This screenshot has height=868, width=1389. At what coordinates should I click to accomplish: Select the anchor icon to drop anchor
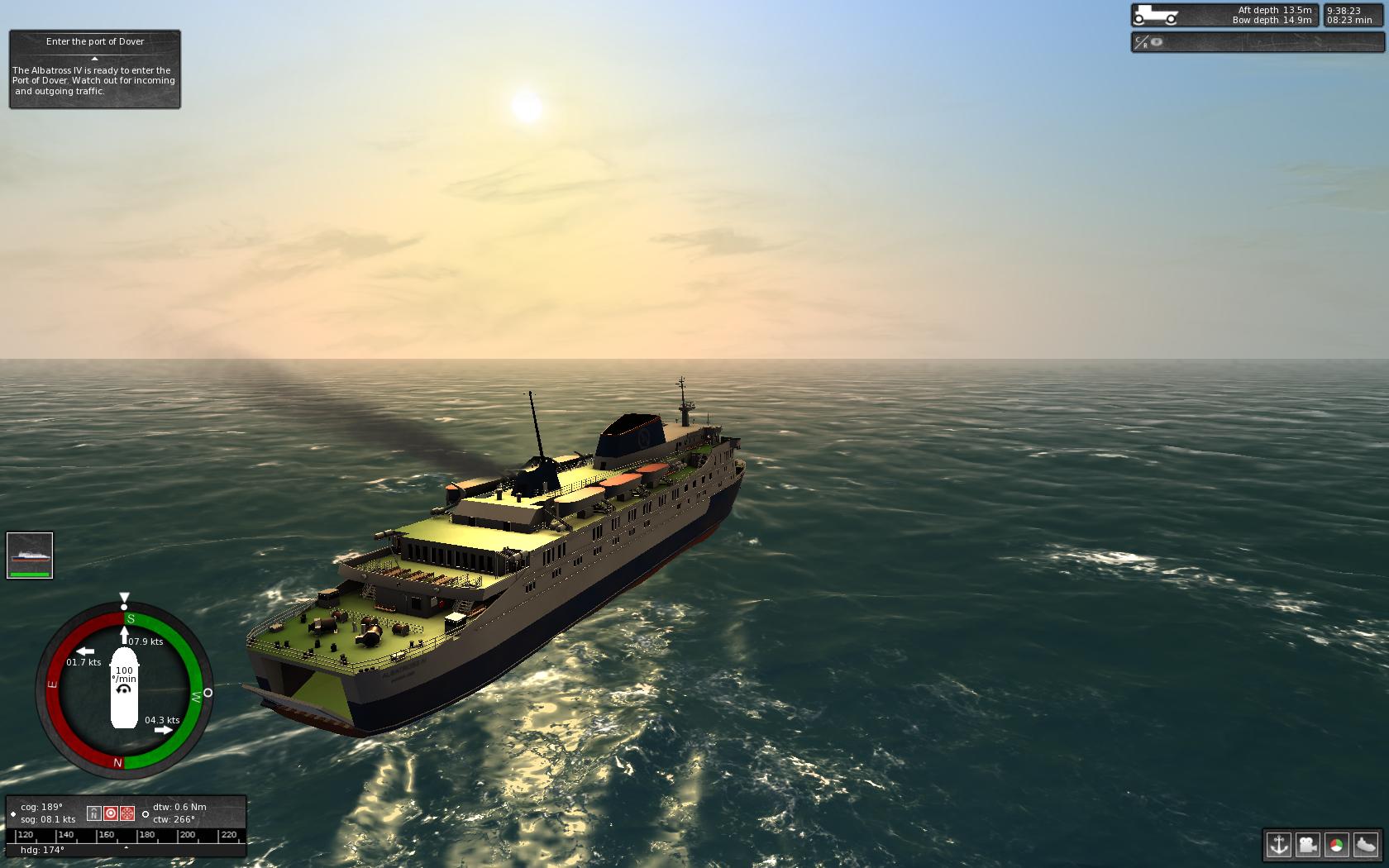pos(1277,846)
